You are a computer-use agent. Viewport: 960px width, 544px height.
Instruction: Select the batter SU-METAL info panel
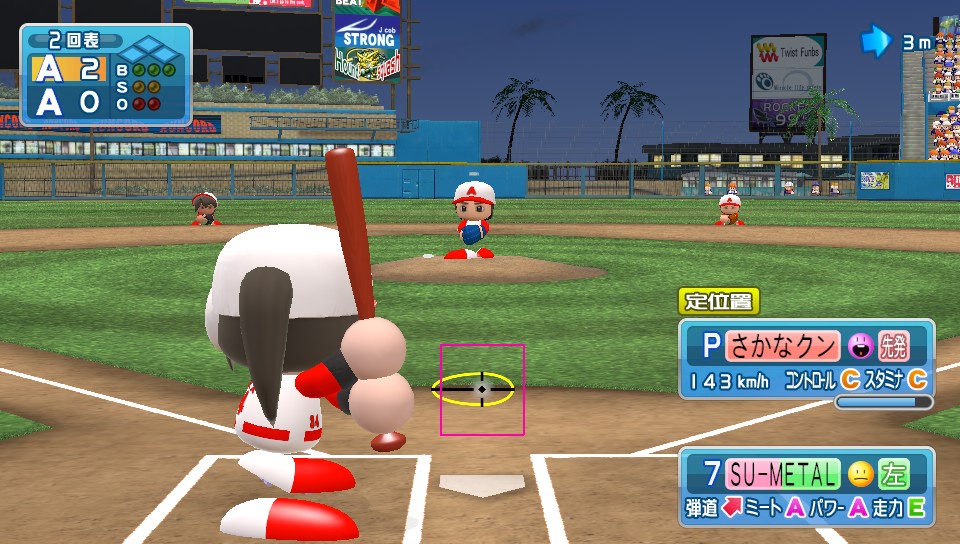click(806, 489)
